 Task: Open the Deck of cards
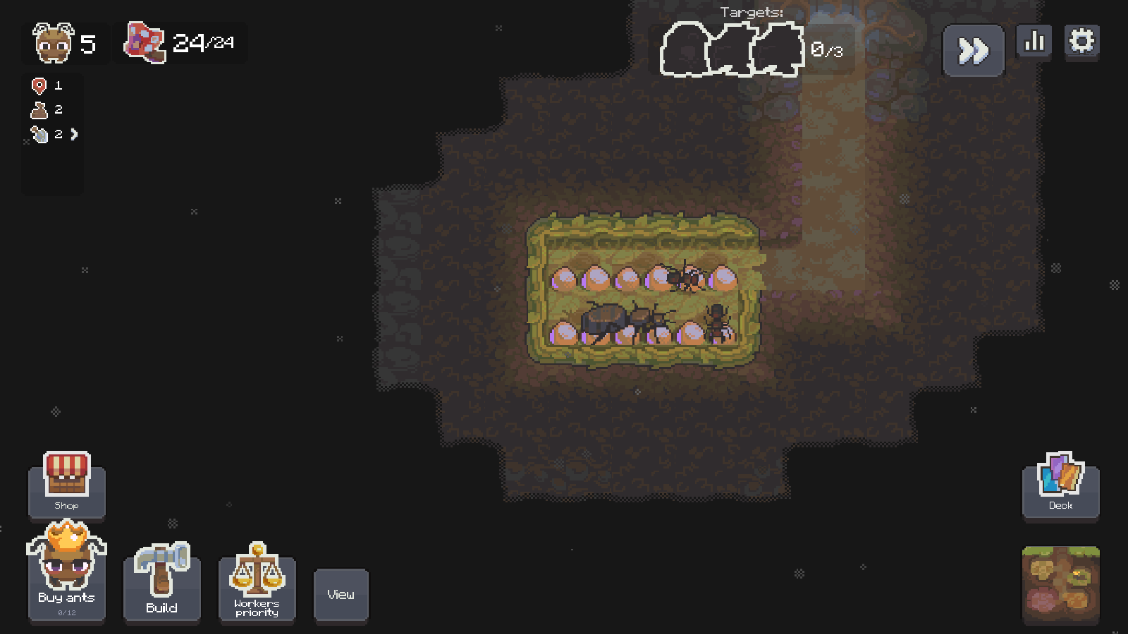pos(1060,485)
